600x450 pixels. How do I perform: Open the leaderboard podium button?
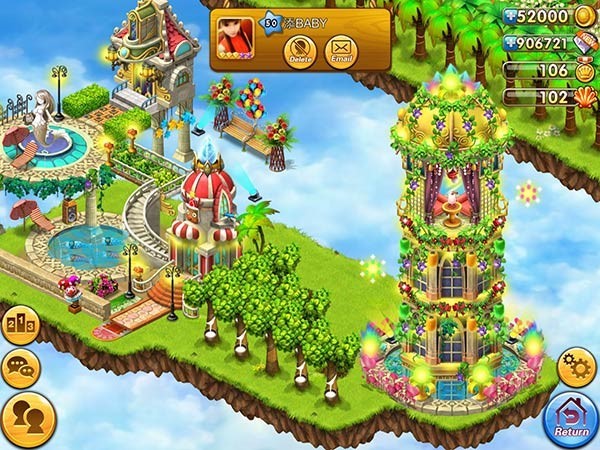point(19,328)
